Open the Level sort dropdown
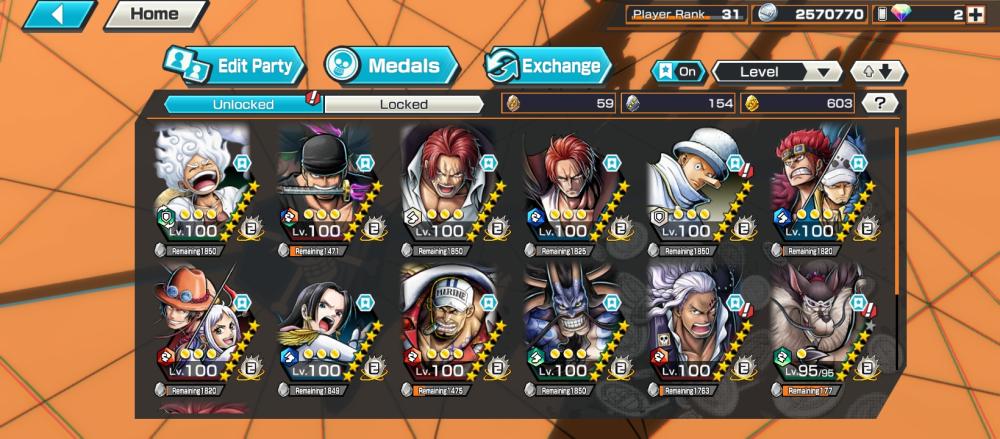The image size is (1000, 439). 777,72
